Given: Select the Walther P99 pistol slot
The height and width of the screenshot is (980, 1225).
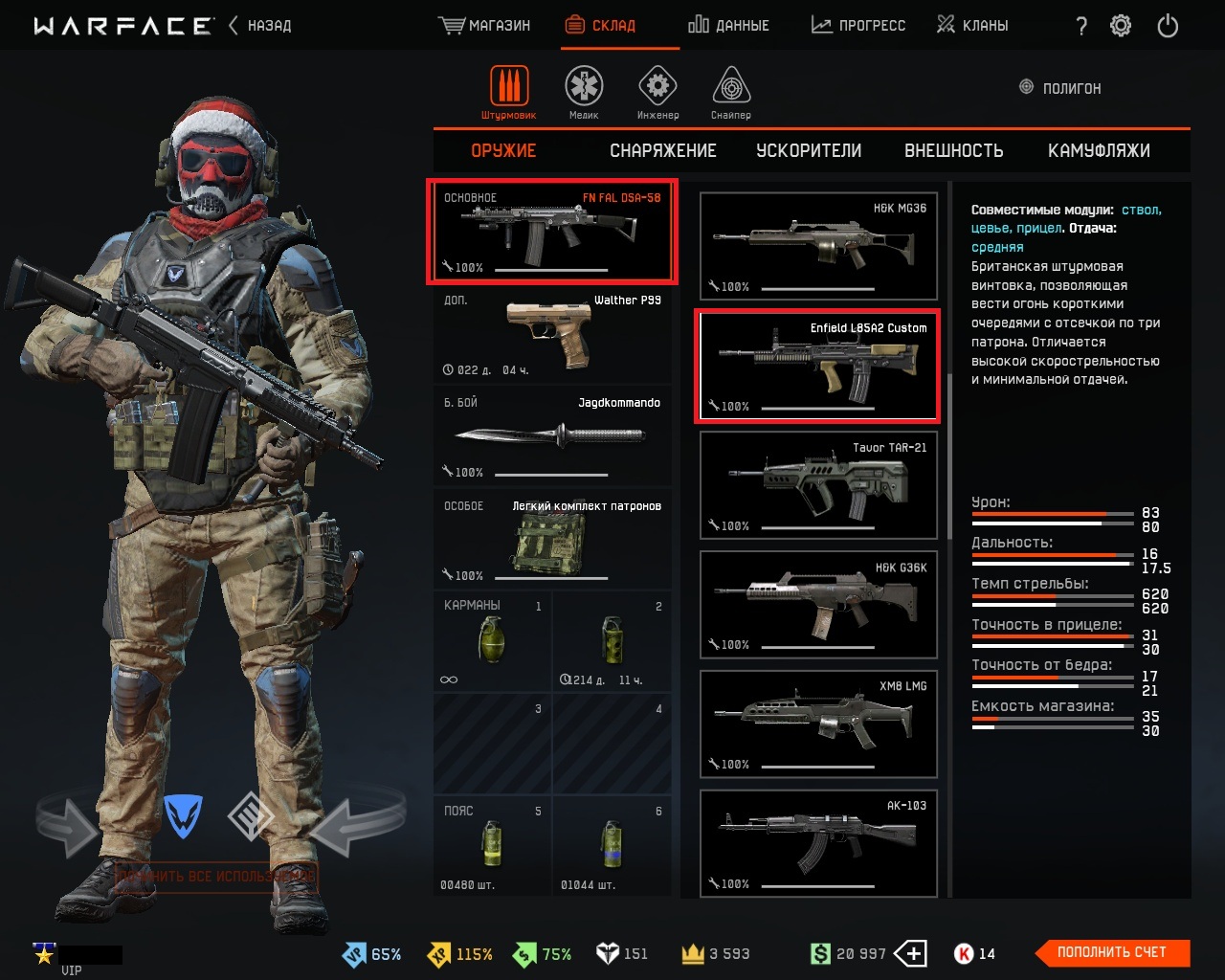Looking at the screenshot, I should pyautogui.click(x=552, y=334).
